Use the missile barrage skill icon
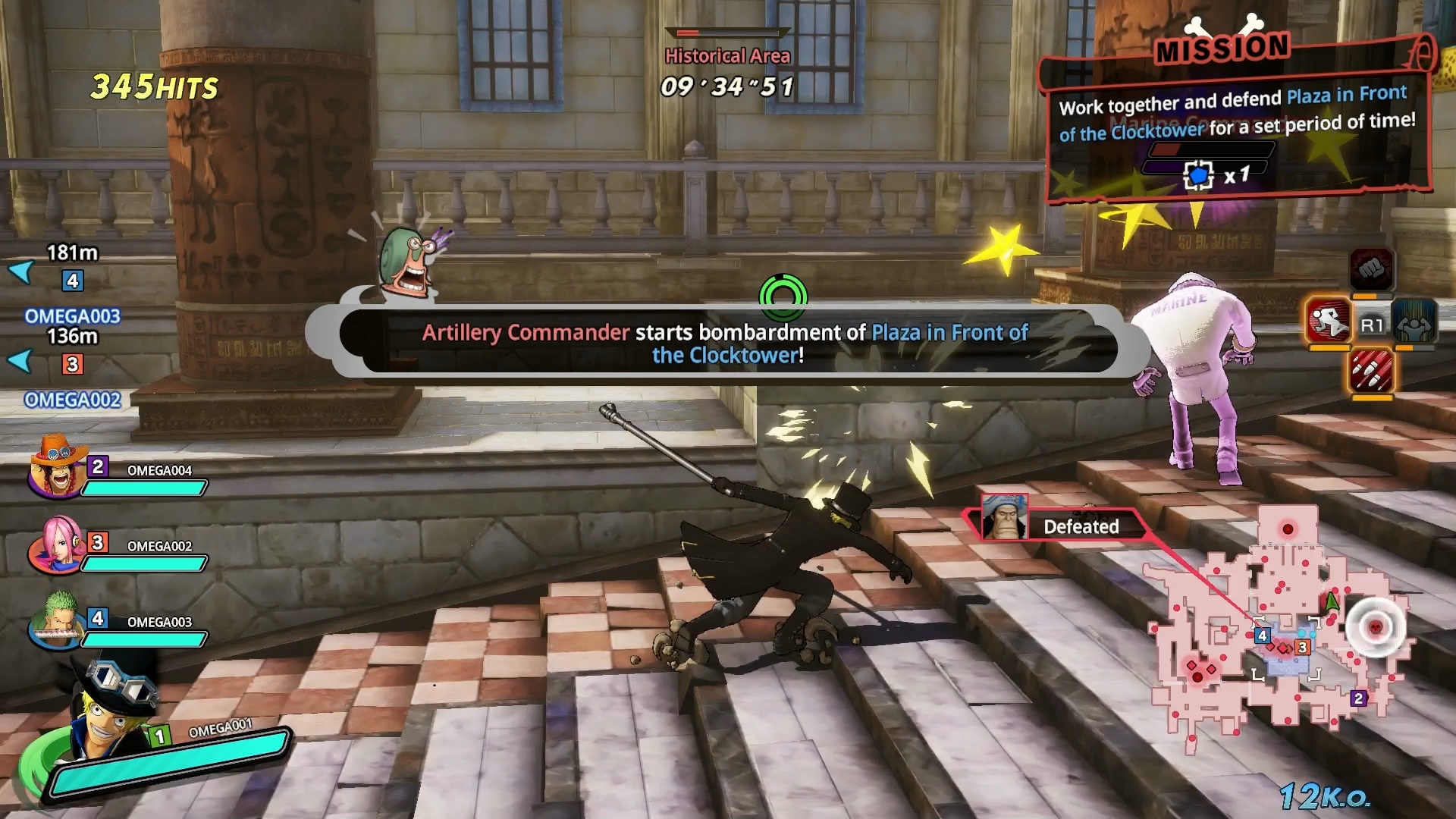The width and height of the screenshot is (1456, 819). coord(1371,371)
